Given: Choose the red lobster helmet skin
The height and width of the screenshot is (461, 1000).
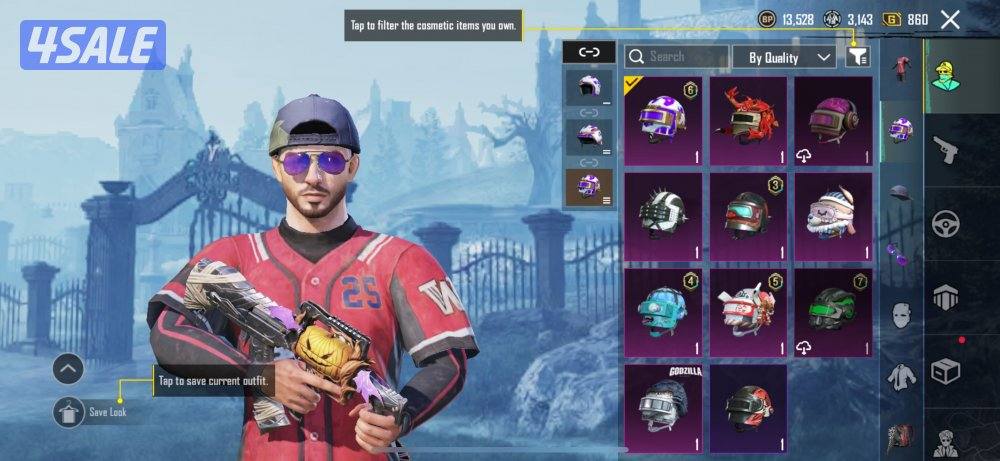Looking at the screenshot, I should [x=748, y=120].
